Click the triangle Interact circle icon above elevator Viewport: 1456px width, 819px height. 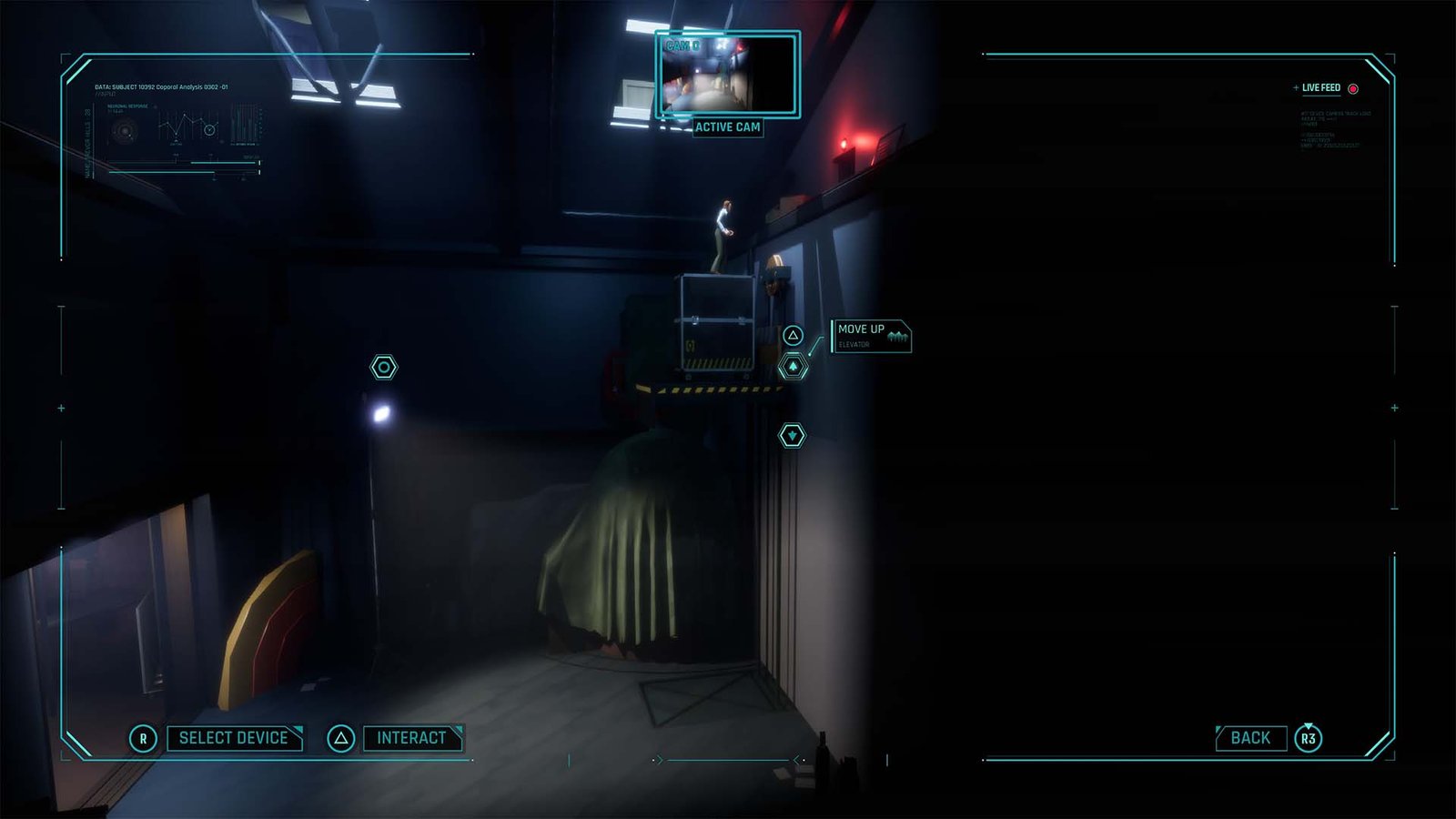[x=795, y=335]
